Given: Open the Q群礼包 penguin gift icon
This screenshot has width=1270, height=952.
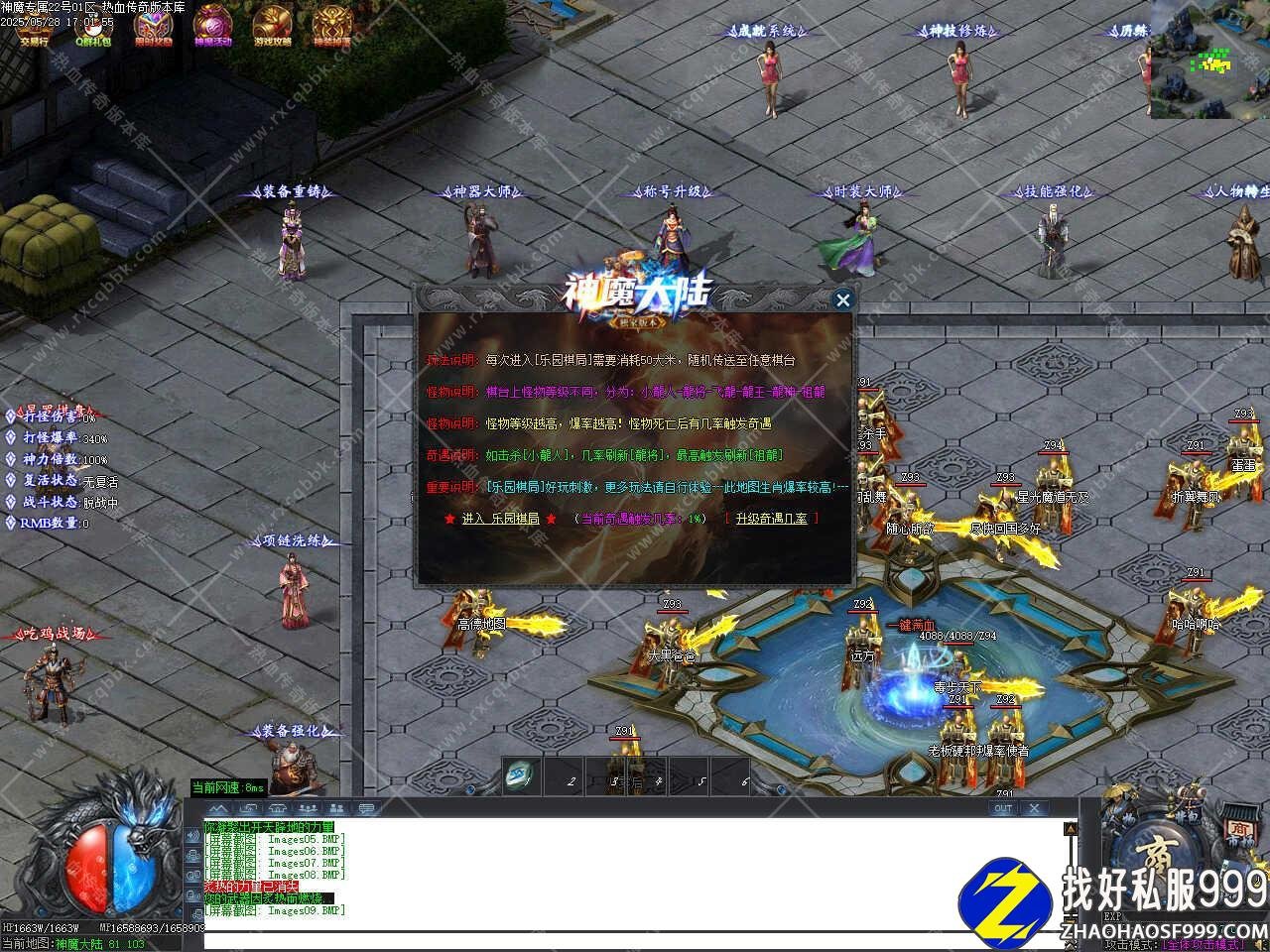Looking at the screenshot, I should [x=93, y=26].
